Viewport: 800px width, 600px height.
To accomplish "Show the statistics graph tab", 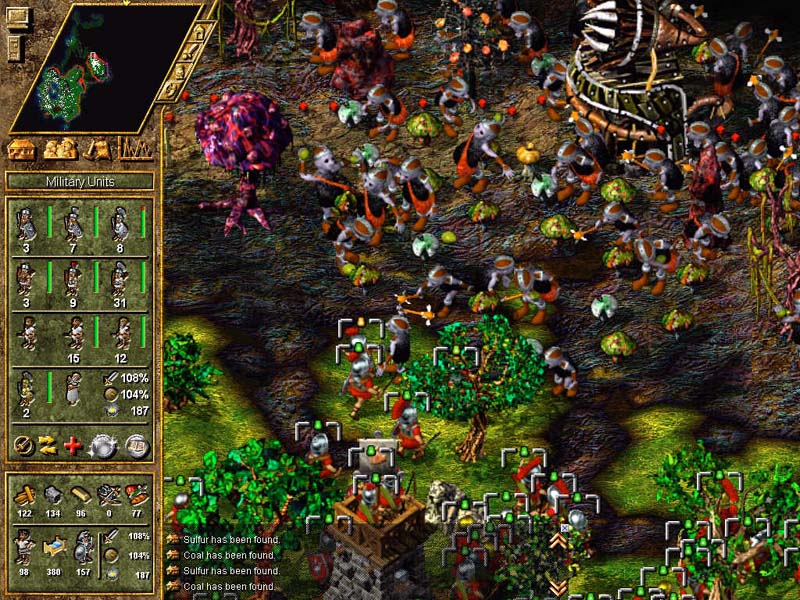I will (x=136, y=150).
